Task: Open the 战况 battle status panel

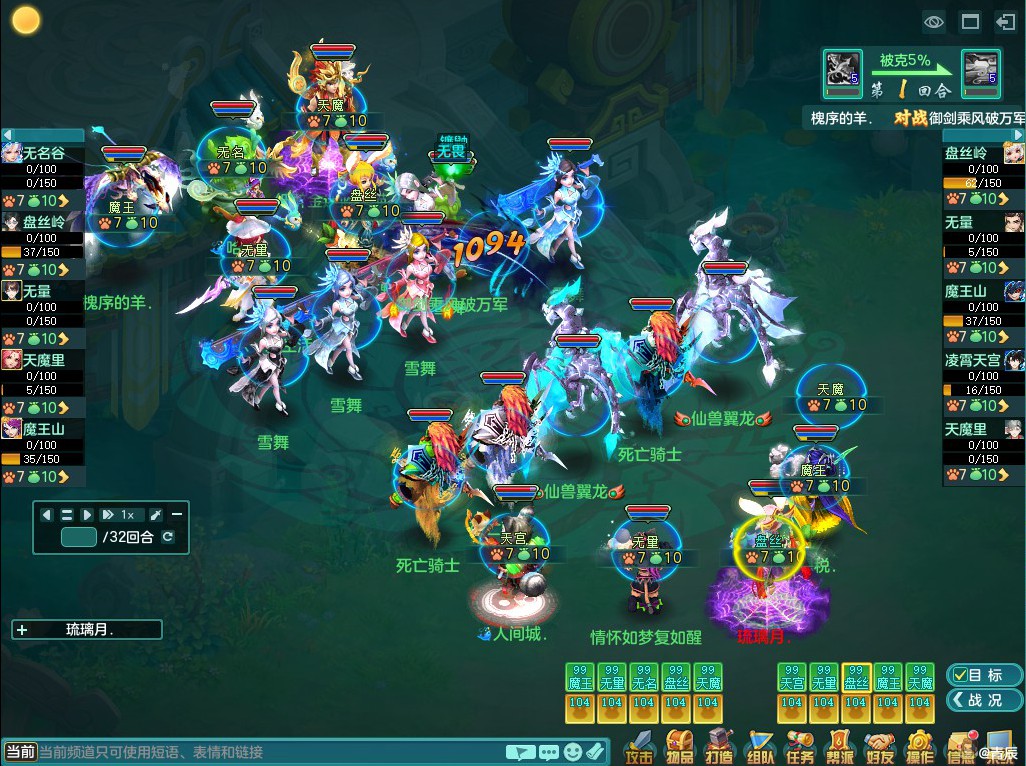Action: pos(984,700)
